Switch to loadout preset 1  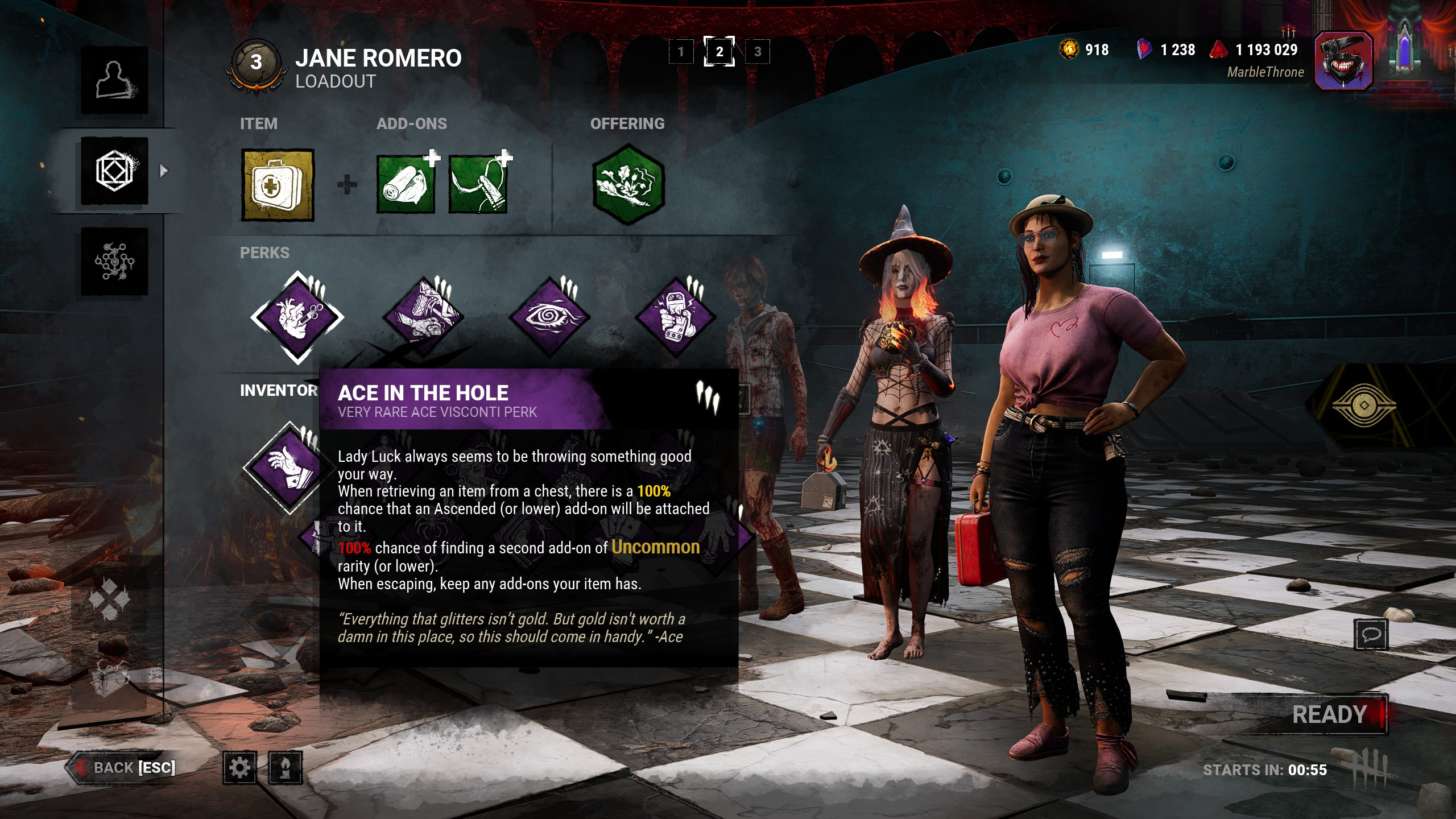681,52
